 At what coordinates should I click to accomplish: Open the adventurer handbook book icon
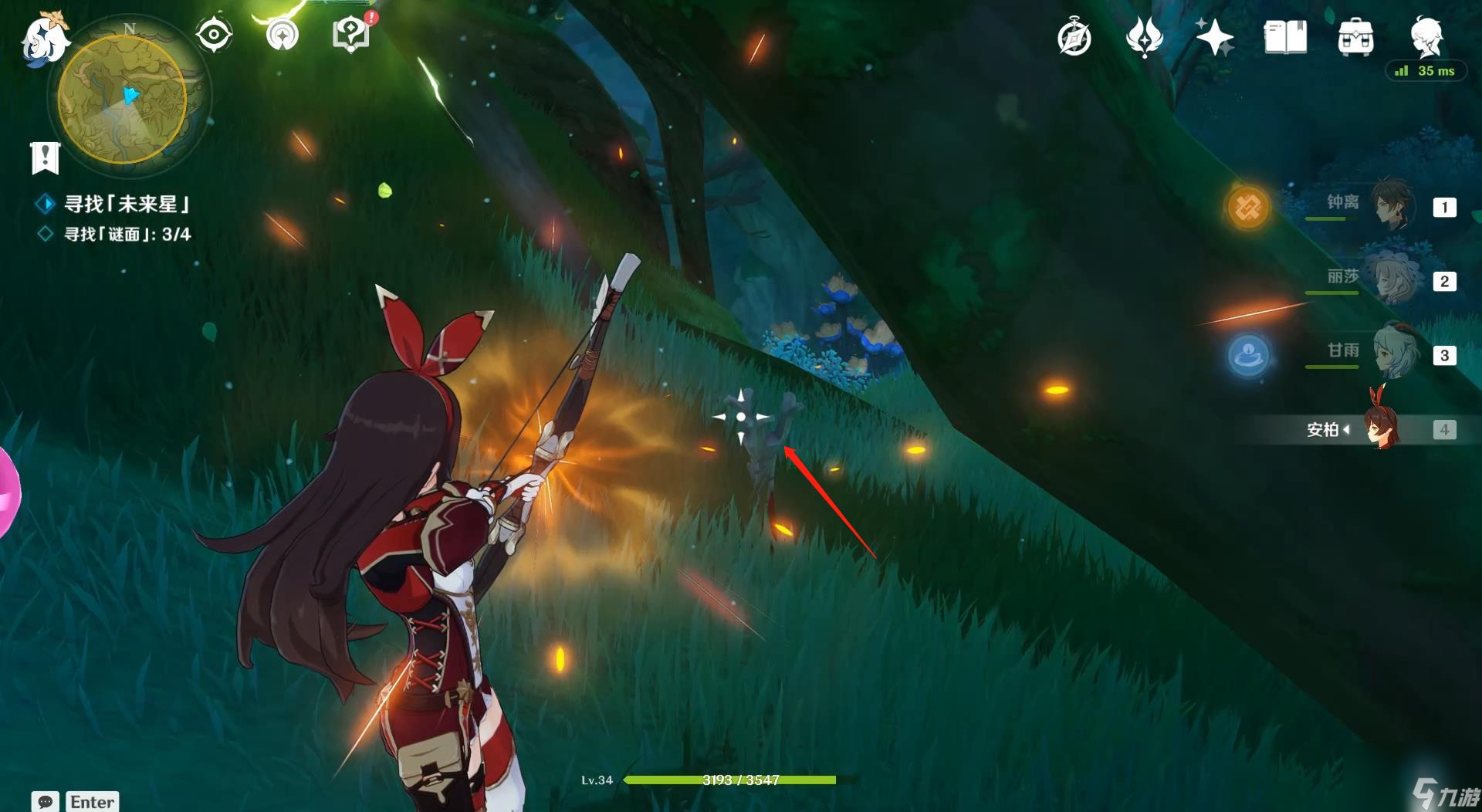[x=1285, y=37]
